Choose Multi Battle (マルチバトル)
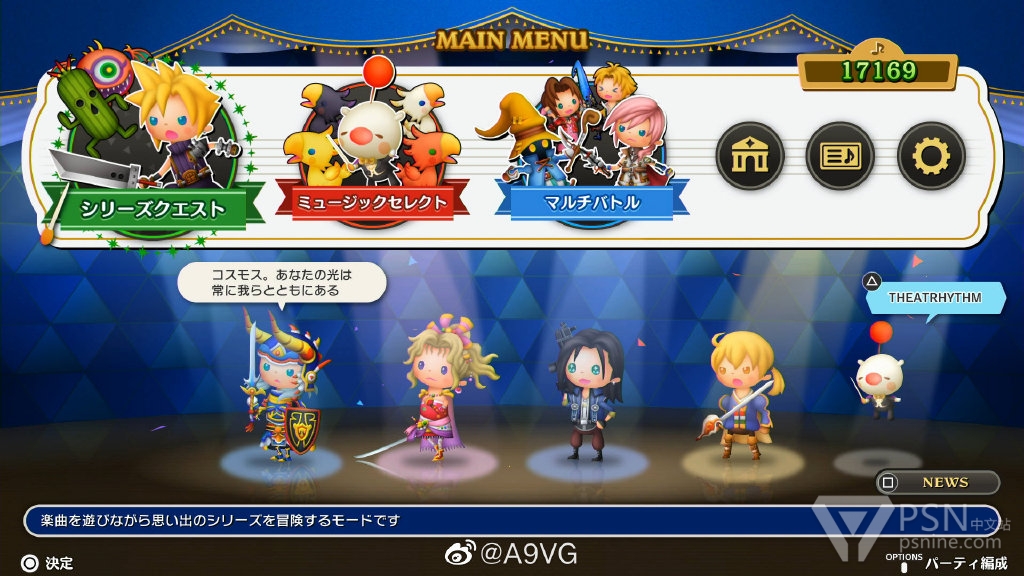Screen dimensions: 1024x576 tap(594, 201)
